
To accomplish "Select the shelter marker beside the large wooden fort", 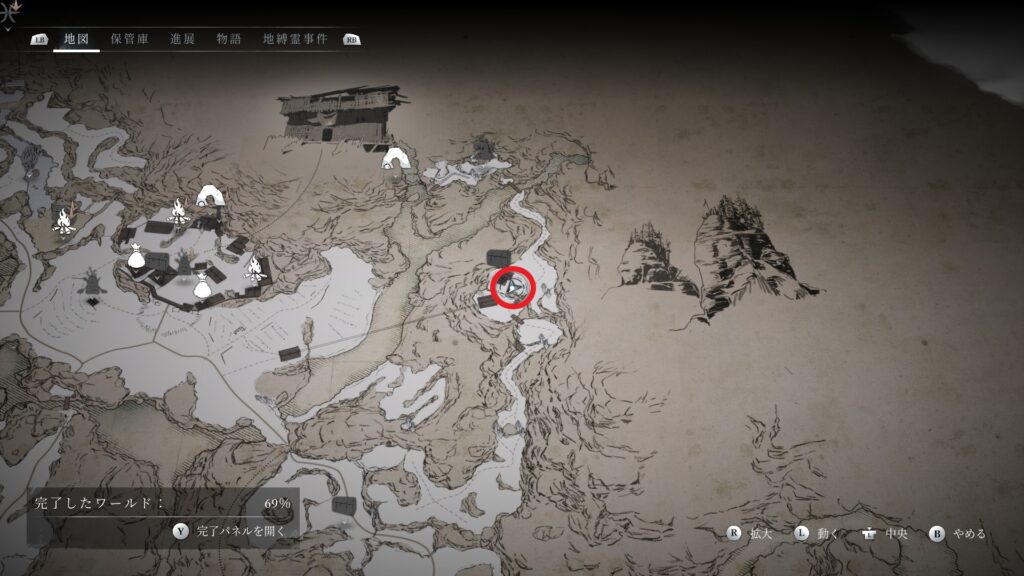I will (397, 159).
